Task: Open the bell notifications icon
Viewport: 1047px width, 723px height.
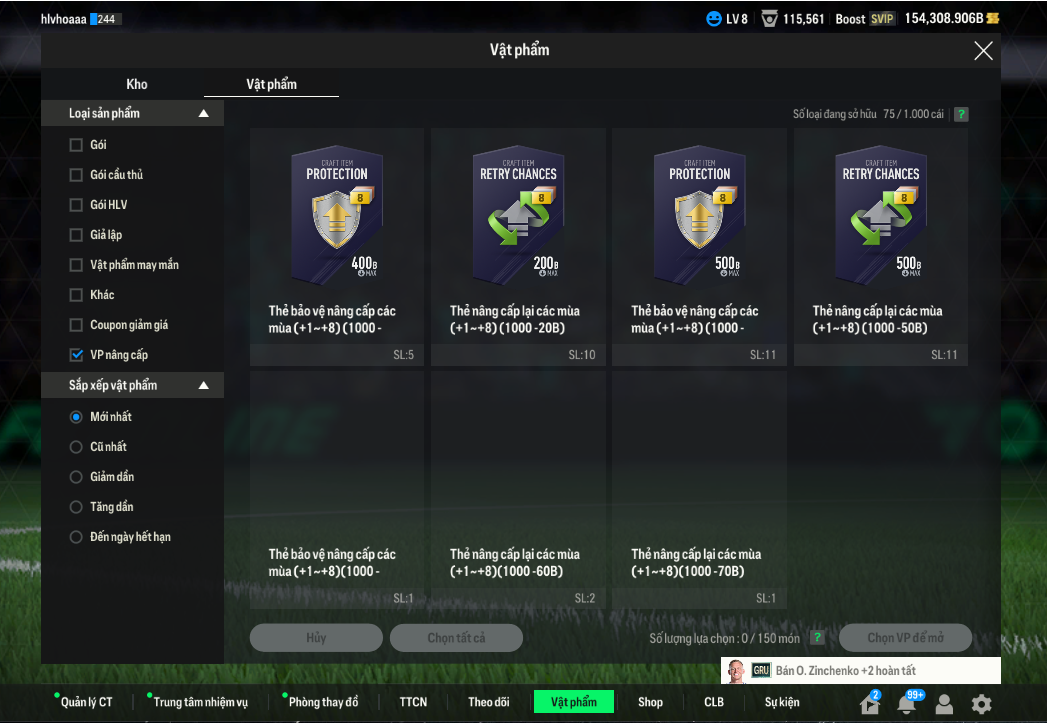Action: pos(906,704)
